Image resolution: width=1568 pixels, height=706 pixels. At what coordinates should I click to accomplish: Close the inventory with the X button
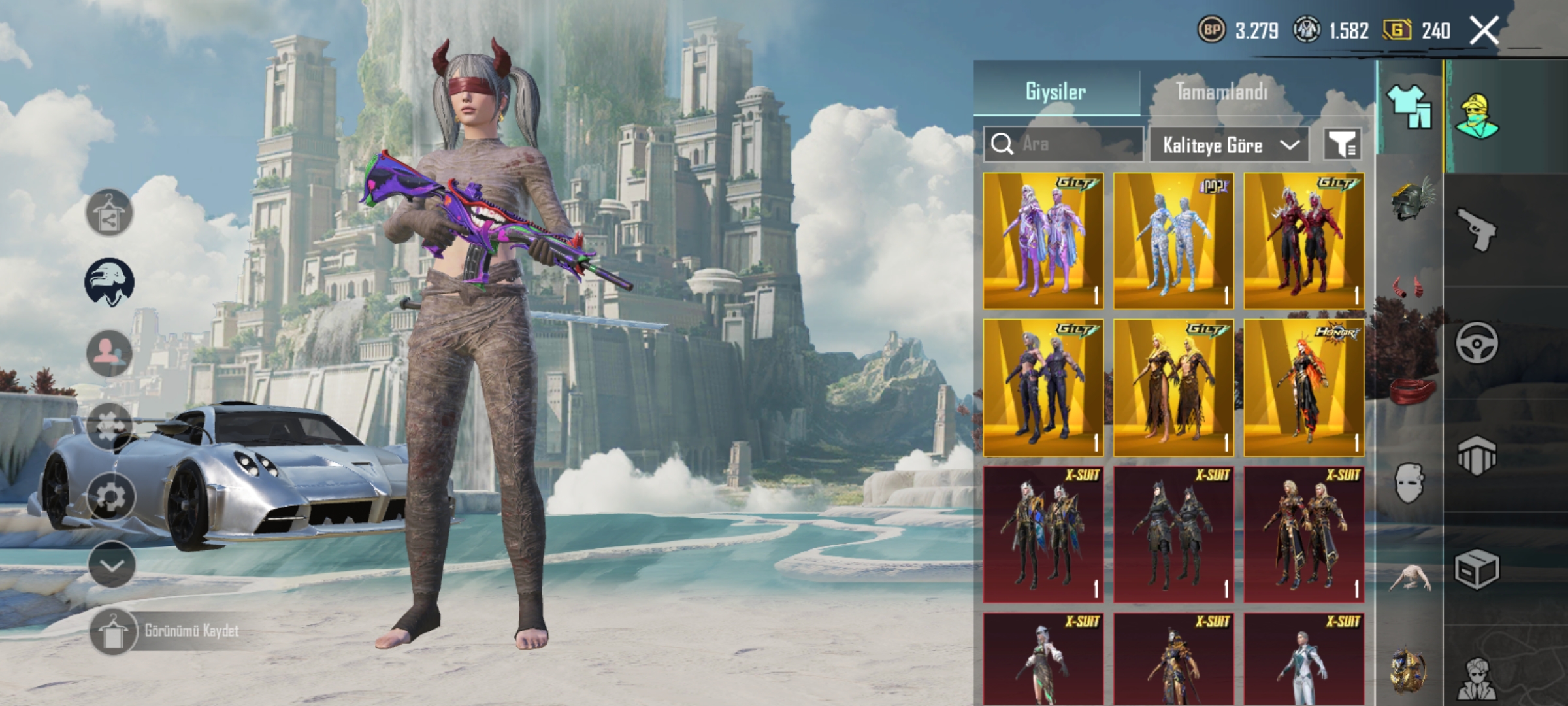(x=1484, y=31)
